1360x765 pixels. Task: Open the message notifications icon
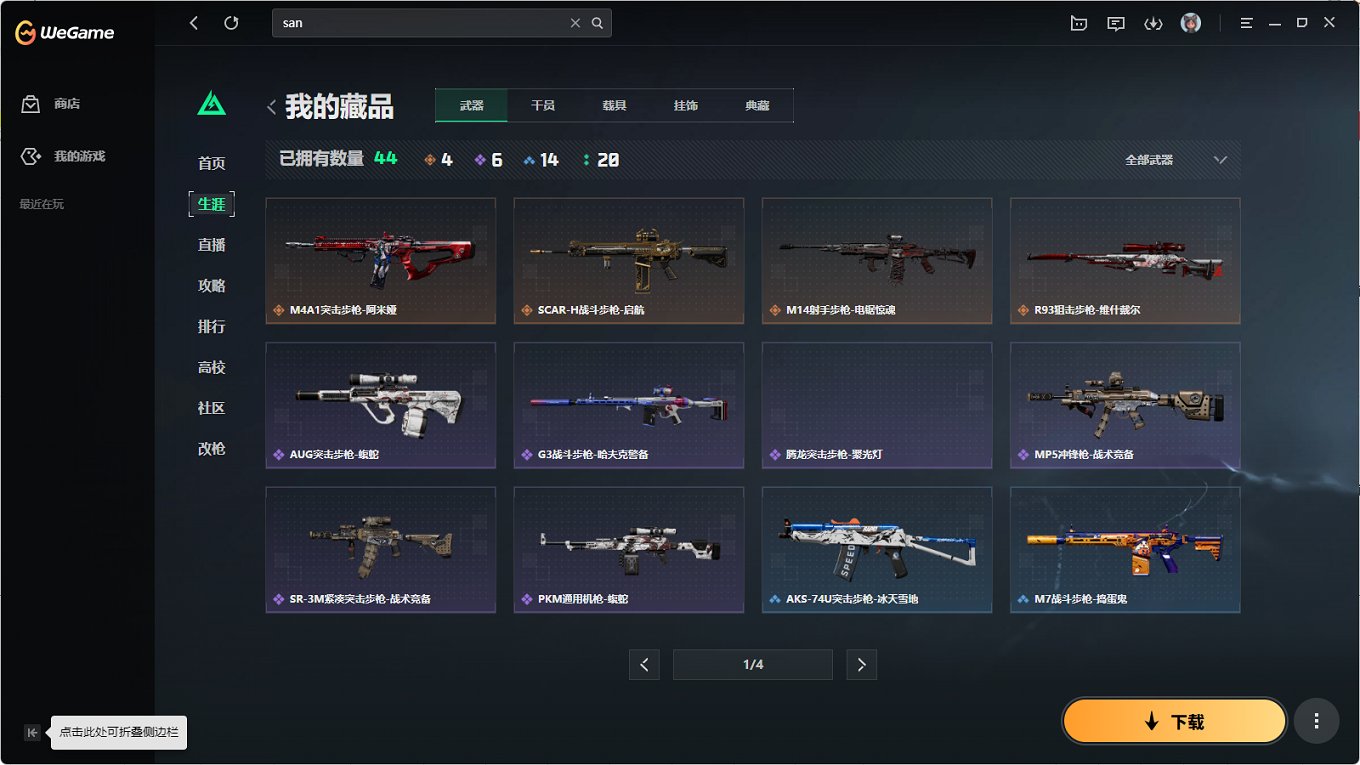(x=1115, y=22)
